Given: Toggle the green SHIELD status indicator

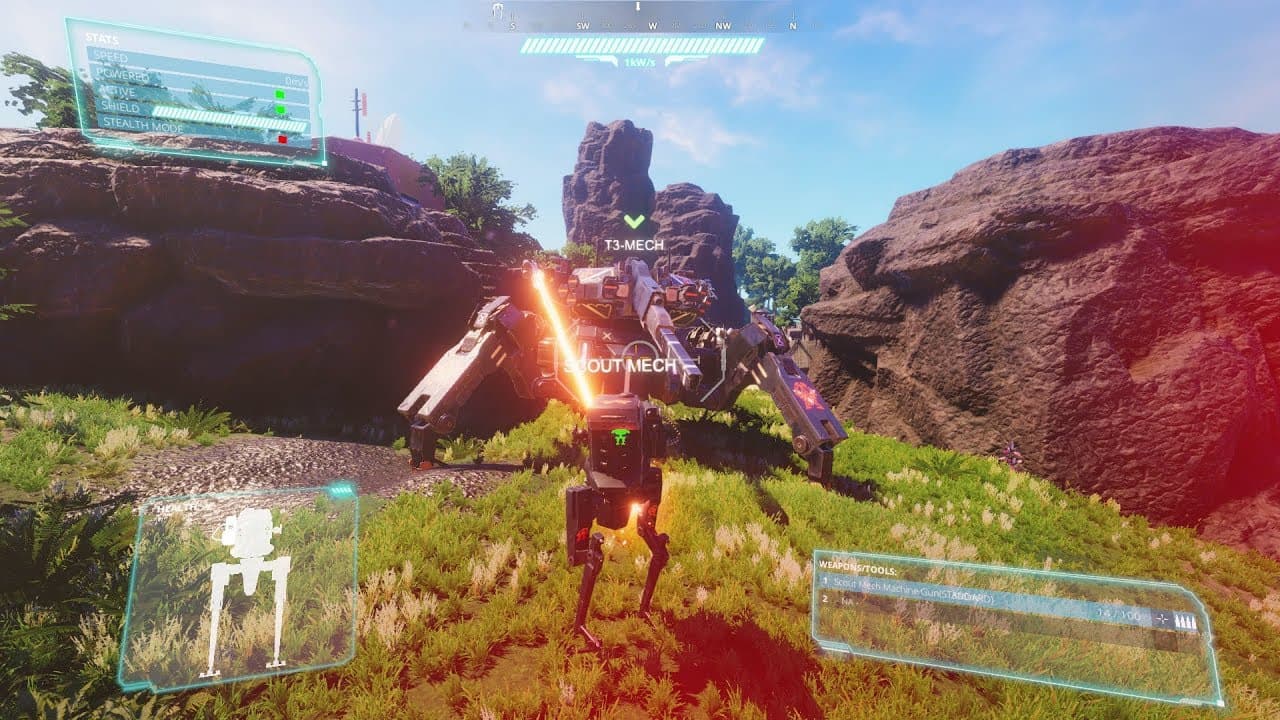Looking at the screenshot, I should click(x=280, y=108).
